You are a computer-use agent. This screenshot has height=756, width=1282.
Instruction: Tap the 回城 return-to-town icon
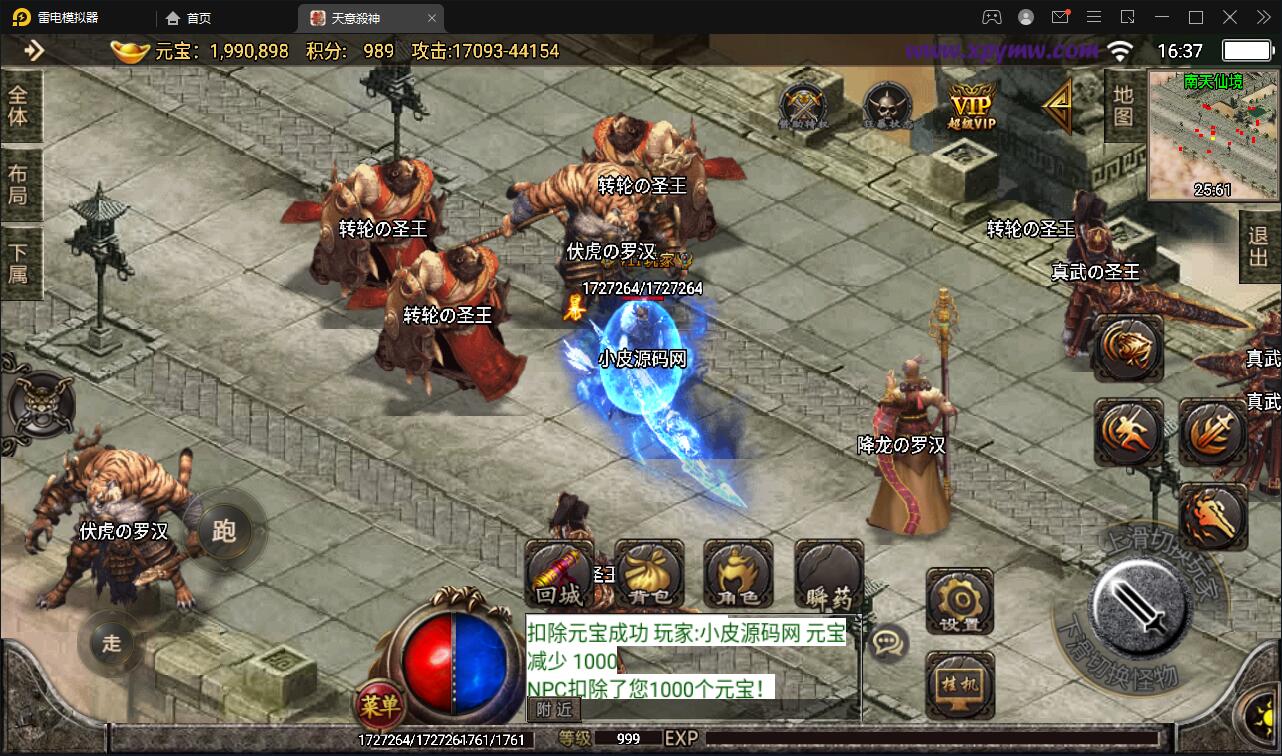pos(557,575)
